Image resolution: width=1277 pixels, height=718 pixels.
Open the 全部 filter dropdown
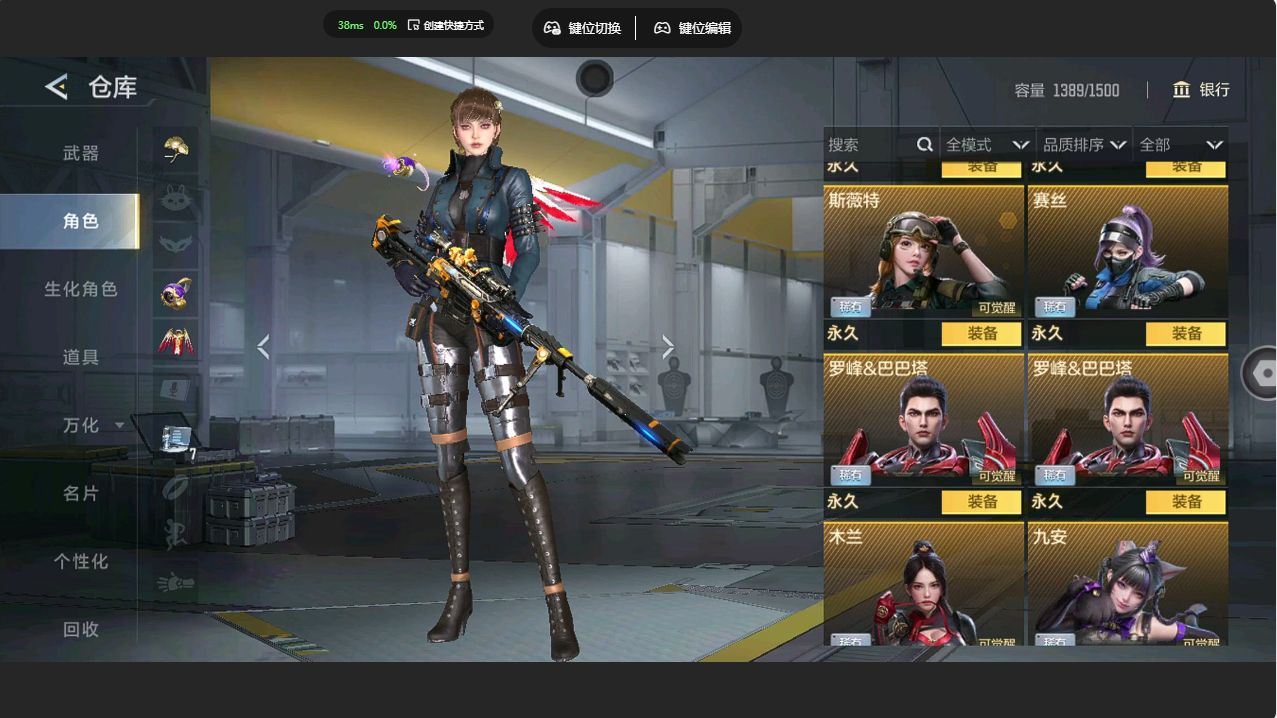[x=1180, y=145]
